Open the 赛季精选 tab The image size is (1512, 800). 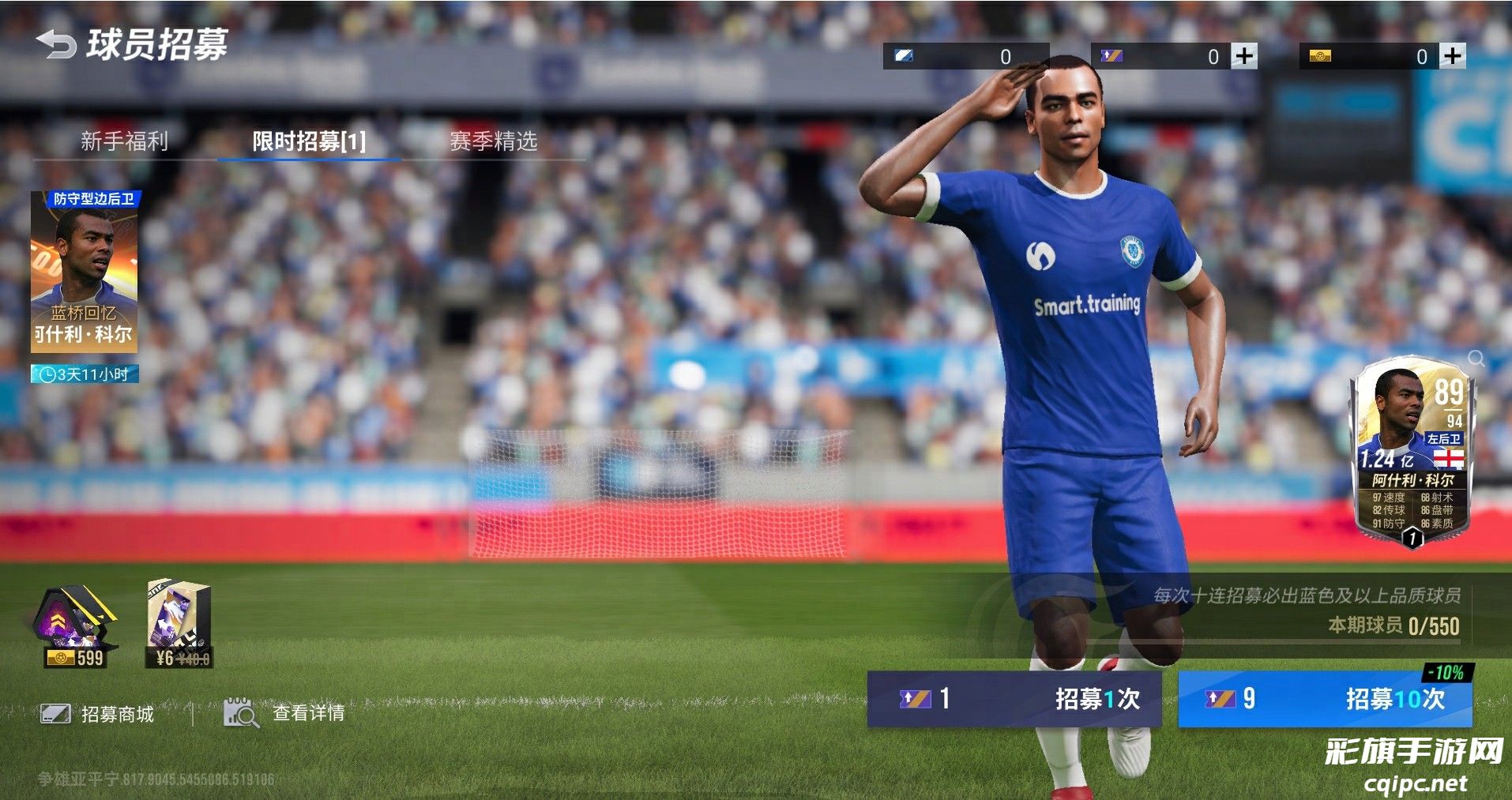(493, 141)
